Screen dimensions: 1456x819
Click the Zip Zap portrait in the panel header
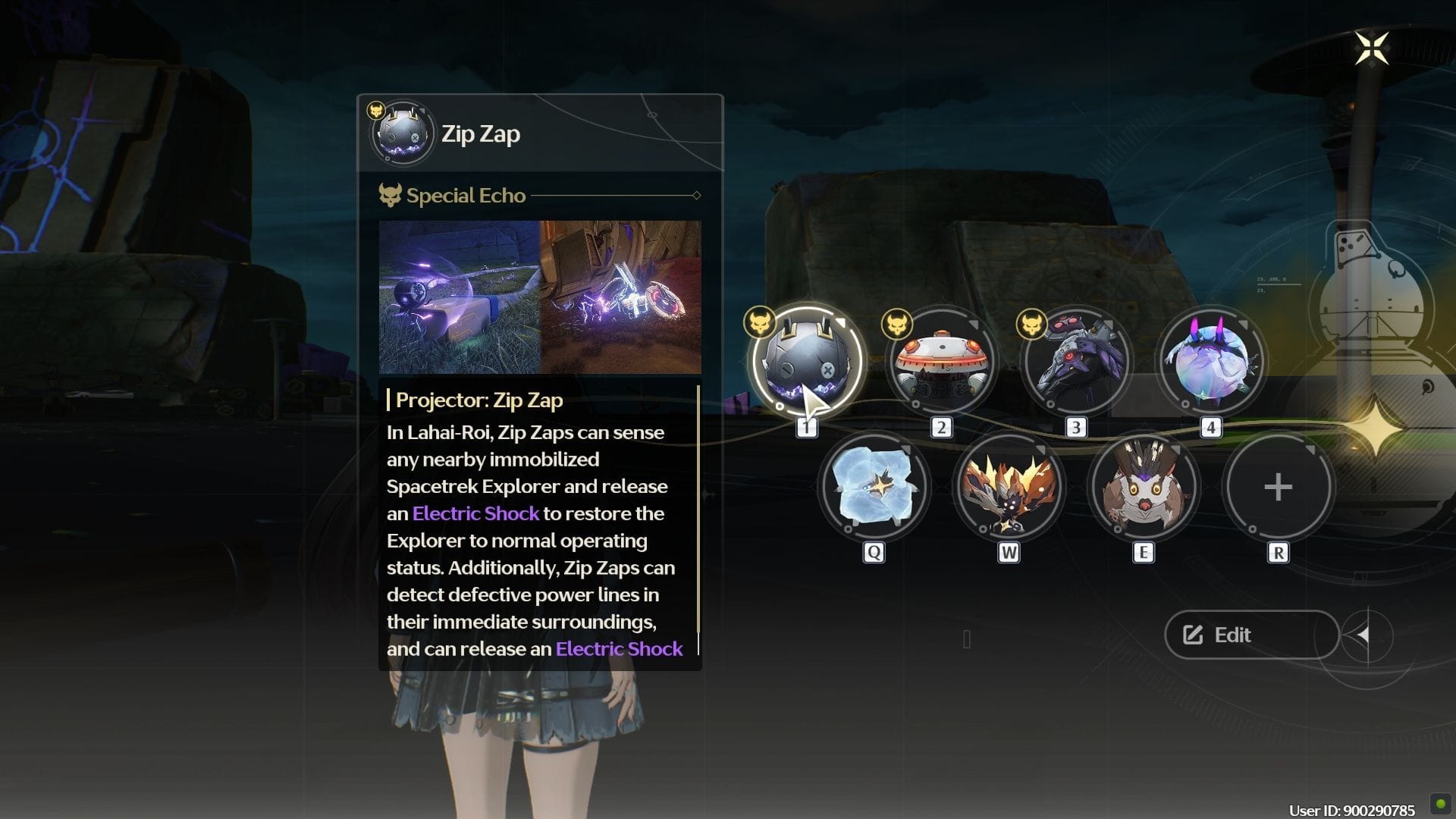(402, 133)
